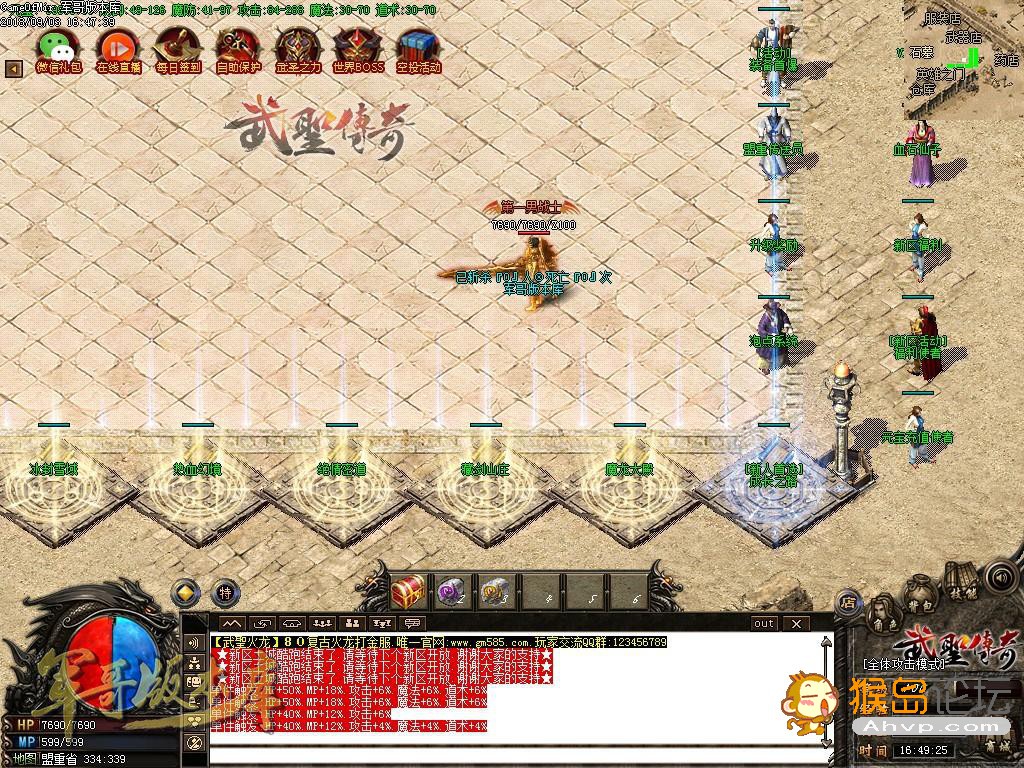The height and width of the screenshot is (768, 1024).
Task: Collapse the top icon bar with the arrow
Action: (x=14, y=69)
